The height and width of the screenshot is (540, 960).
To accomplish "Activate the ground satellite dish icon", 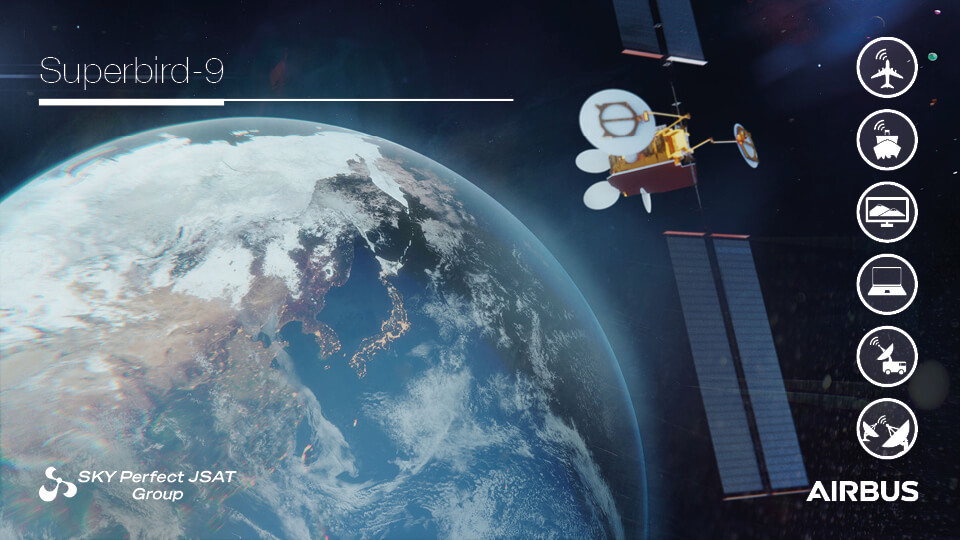I will point(887,429).
